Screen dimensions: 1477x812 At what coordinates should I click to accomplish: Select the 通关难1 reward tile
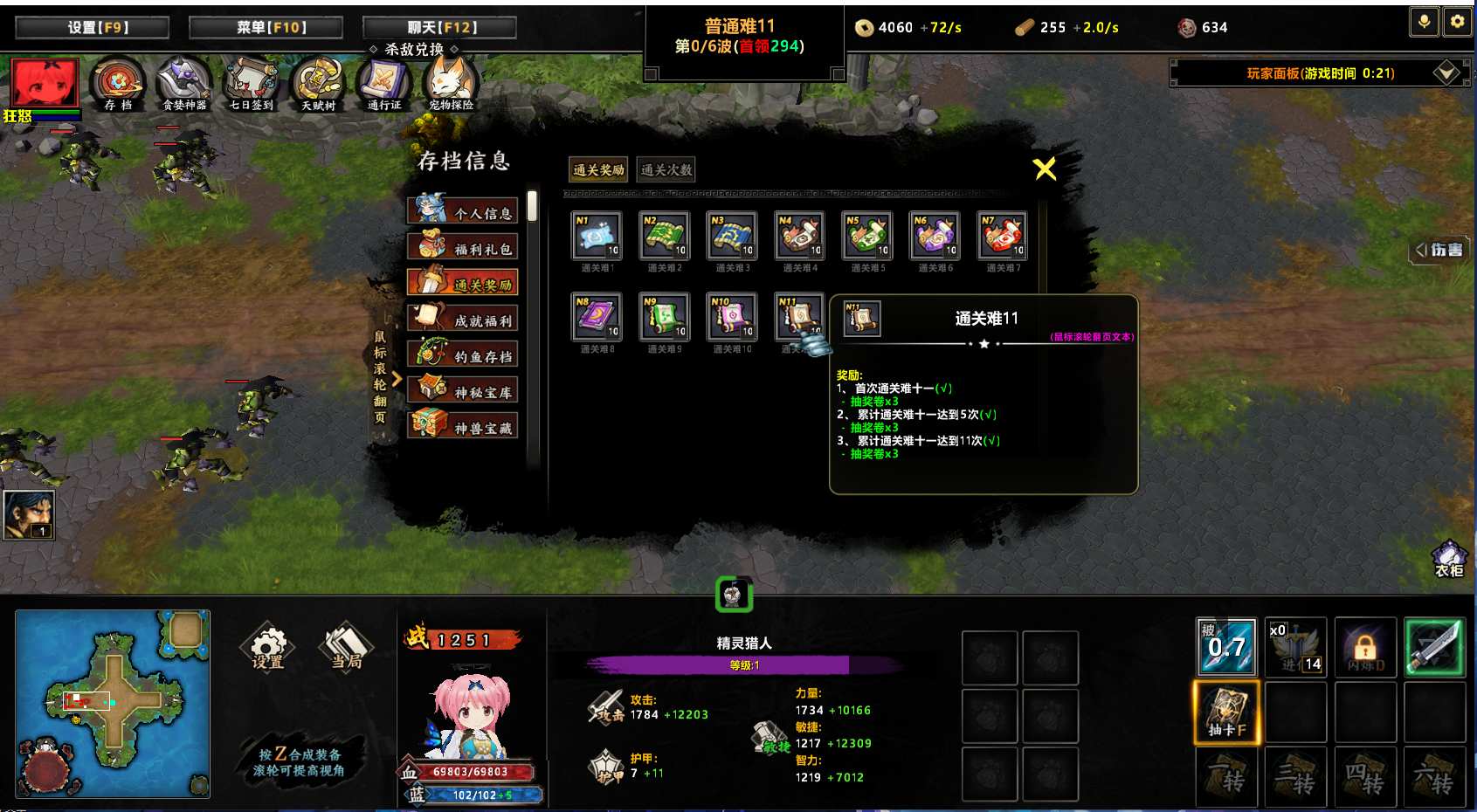pos(597,236)
